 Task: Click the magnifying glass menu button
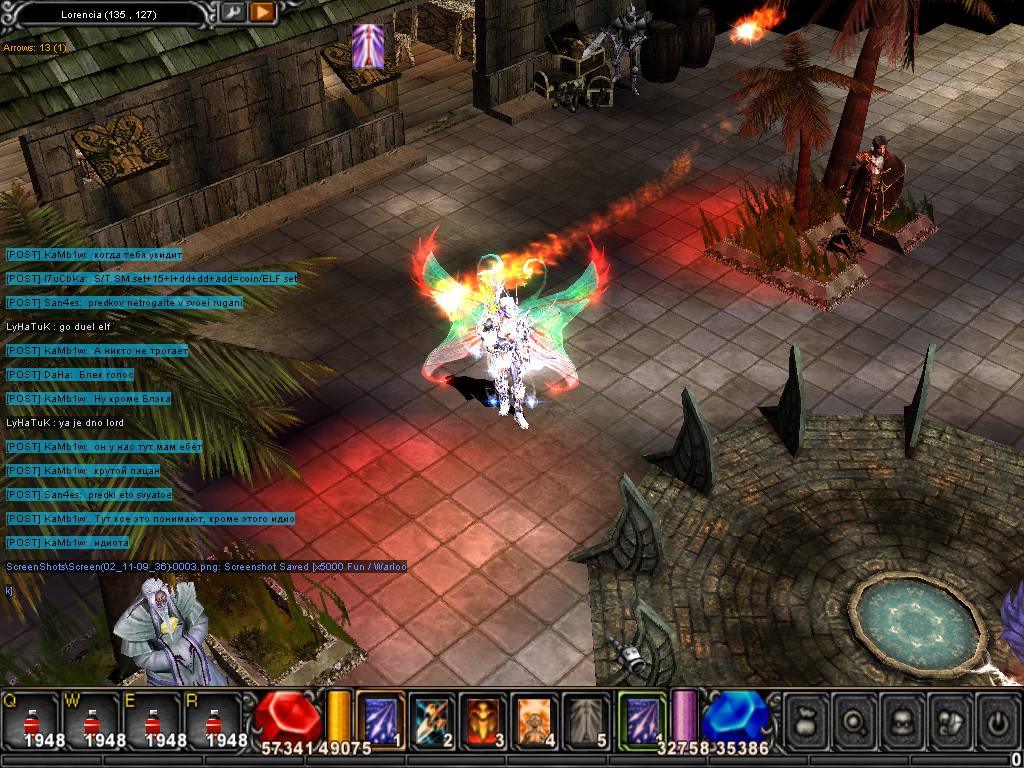tap(854, 720)
